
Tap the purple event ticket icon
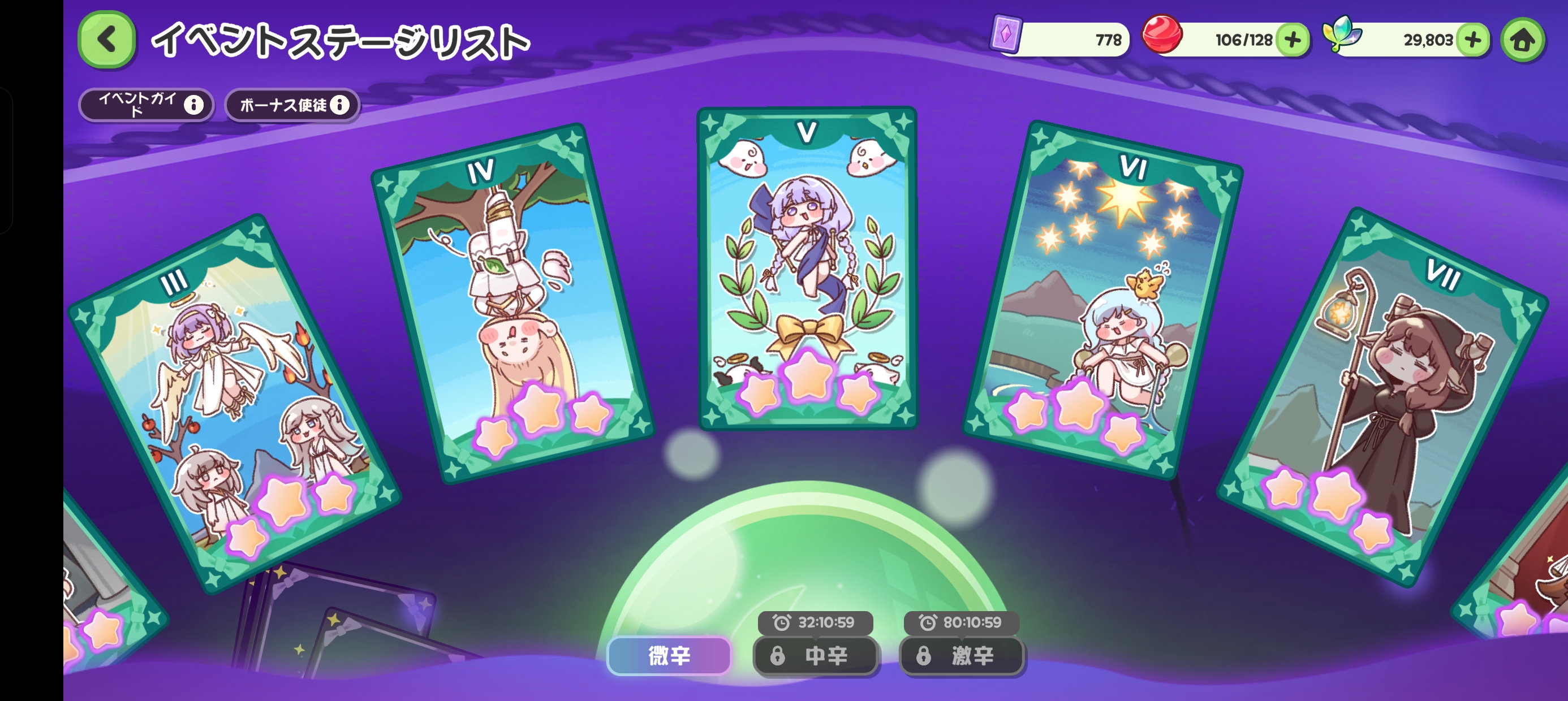(1006, 34)
